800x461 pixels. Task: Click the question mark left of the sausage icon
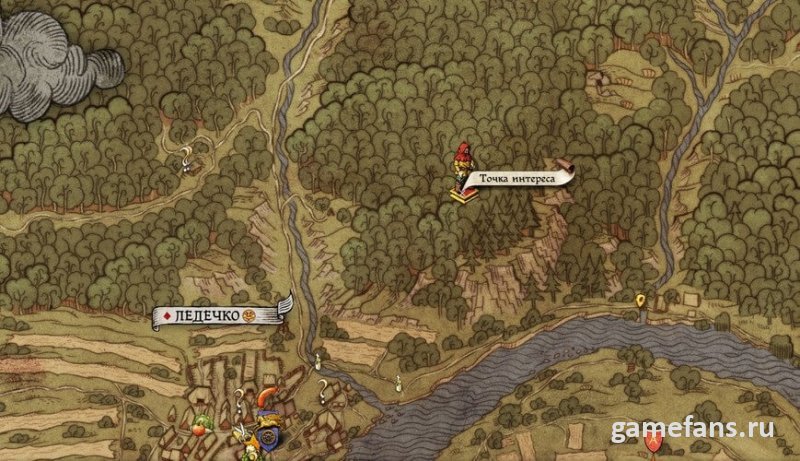tap(240, 399)
